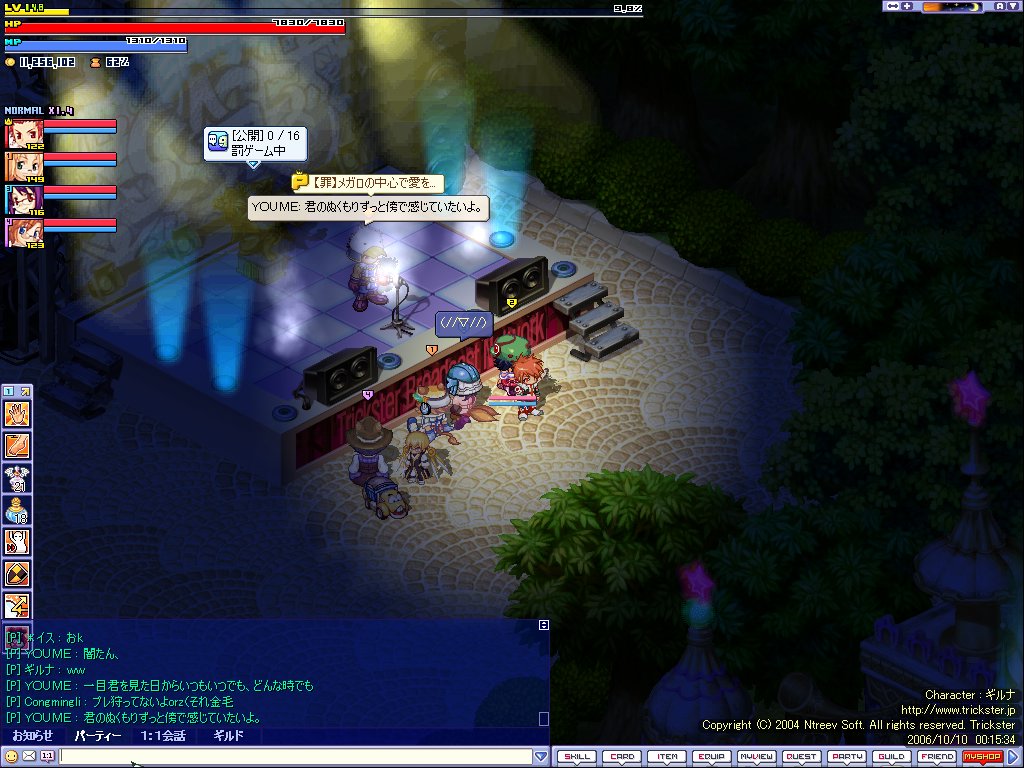This screenshot has height=768, width=1024.
Task: Use the open hand skill in hotbar
Action: tap(18, 413)
